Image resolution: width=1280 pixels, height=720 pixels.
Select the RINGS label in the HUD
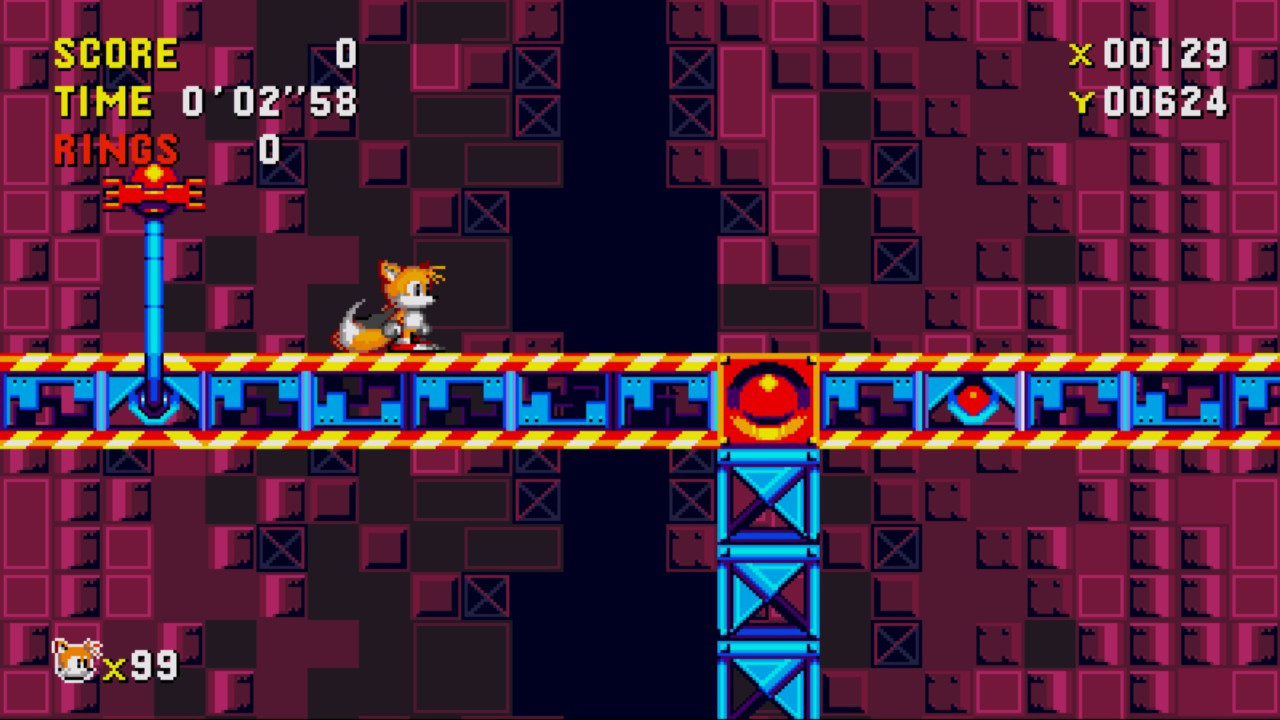pyautogui.click(x=115, y=150)
